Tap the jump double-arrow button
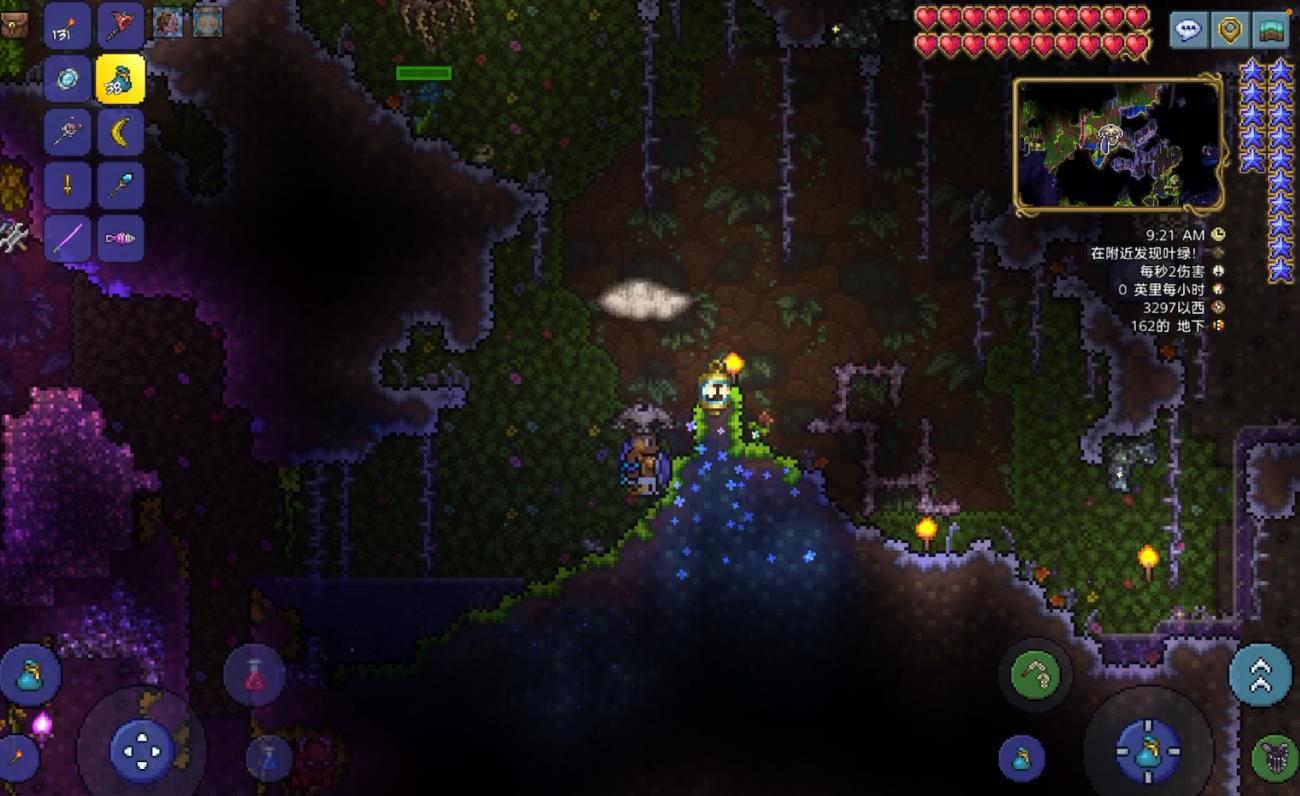The width and height of the screenshot is (1300, 796). click(x=1260, y=675)
